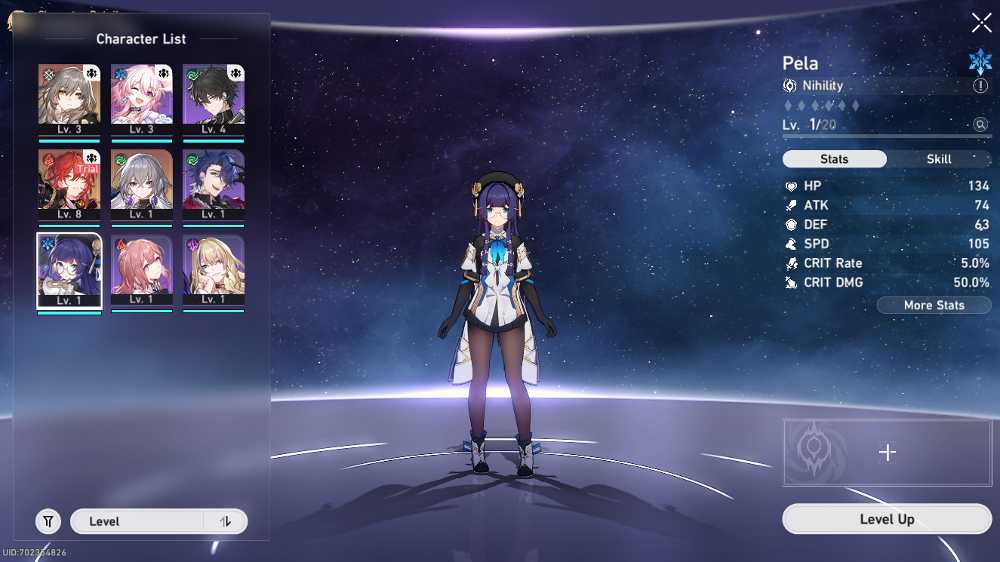Open the character list filter
The height and width of the screenshot is (562, 1000).
pos(48,521)
